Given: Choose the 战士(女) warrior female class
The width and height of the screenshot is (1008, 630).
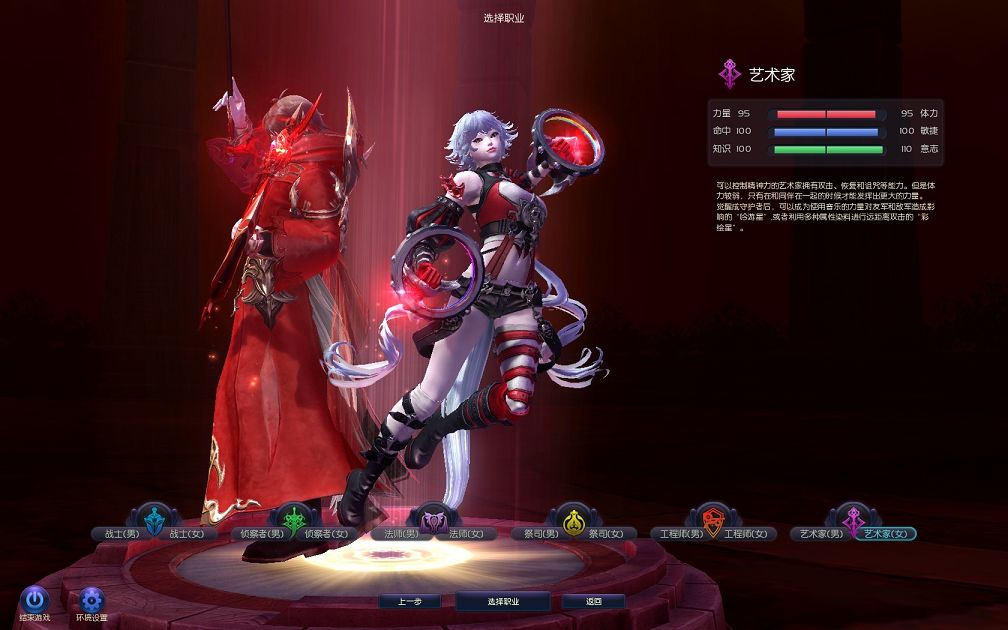Looking at the screenshot, I should tap(186, 534).
